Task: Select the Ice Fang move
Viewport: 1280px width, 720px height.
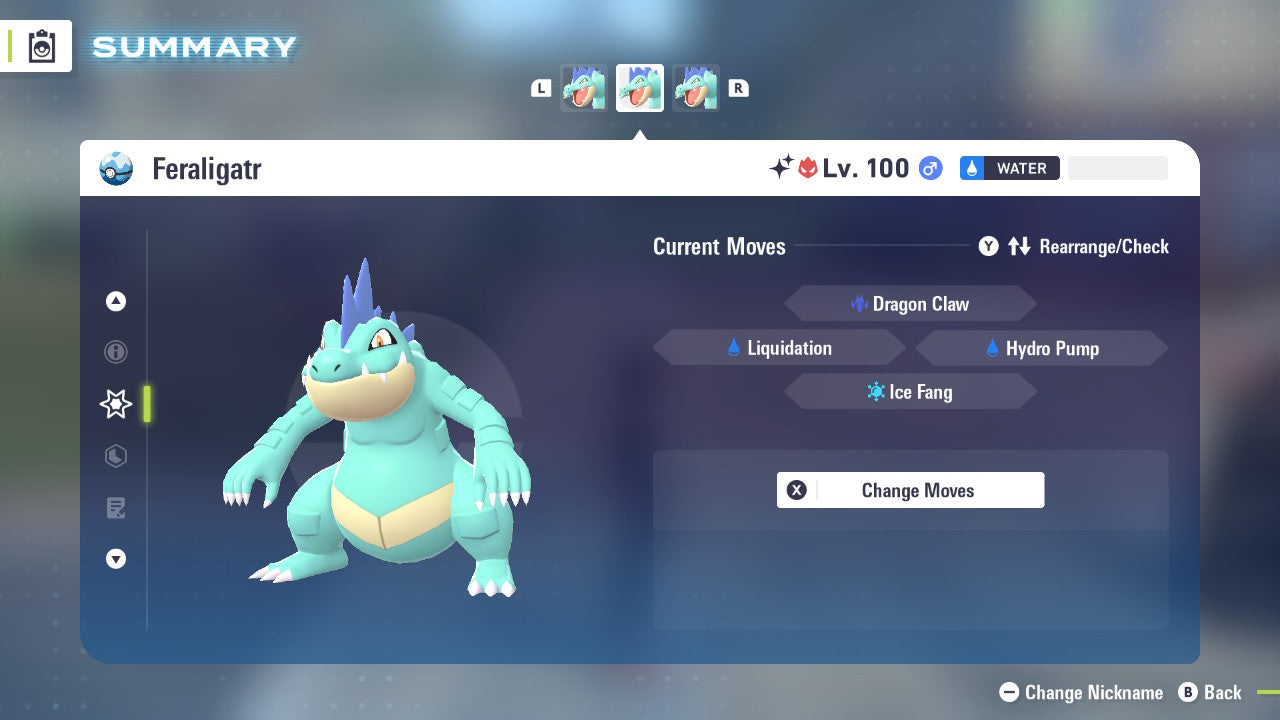Action: pyautogui.click(x=910, y=391)
